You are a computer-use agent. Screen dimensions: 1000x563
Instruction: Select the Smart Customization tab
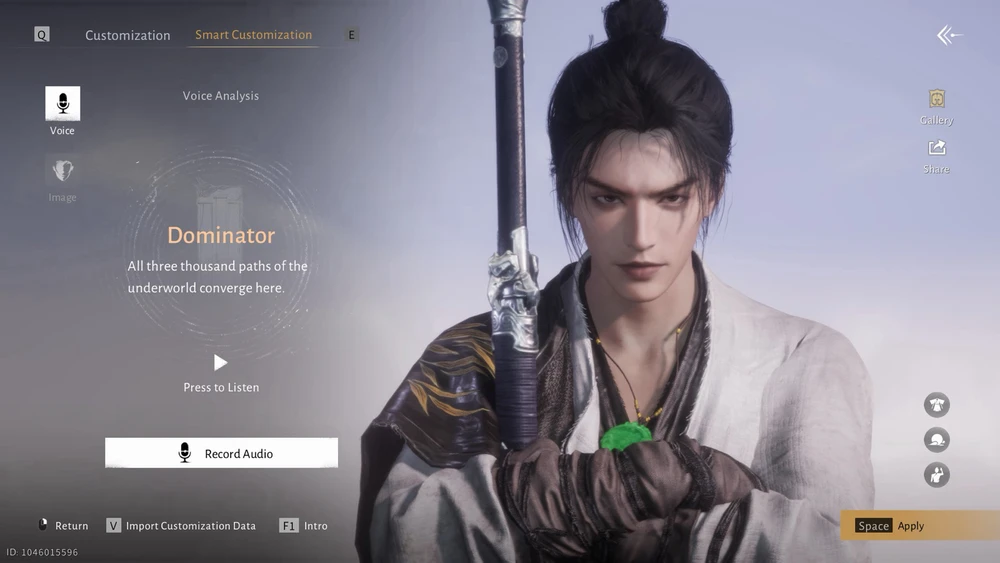pyautogui.click(x=253, y=35)
